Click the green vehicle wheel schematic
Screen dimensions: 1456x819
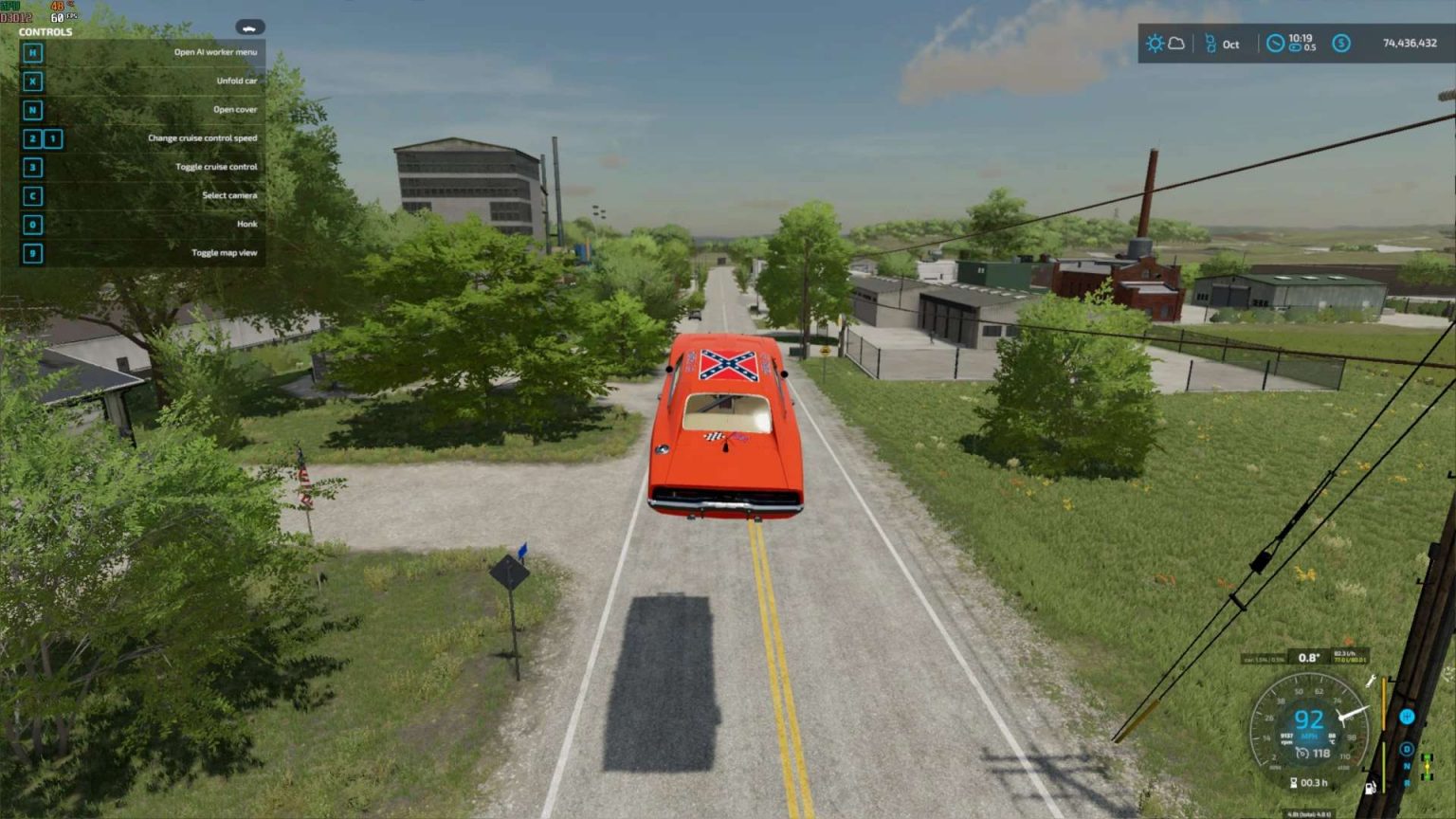tap(1427, 767)
